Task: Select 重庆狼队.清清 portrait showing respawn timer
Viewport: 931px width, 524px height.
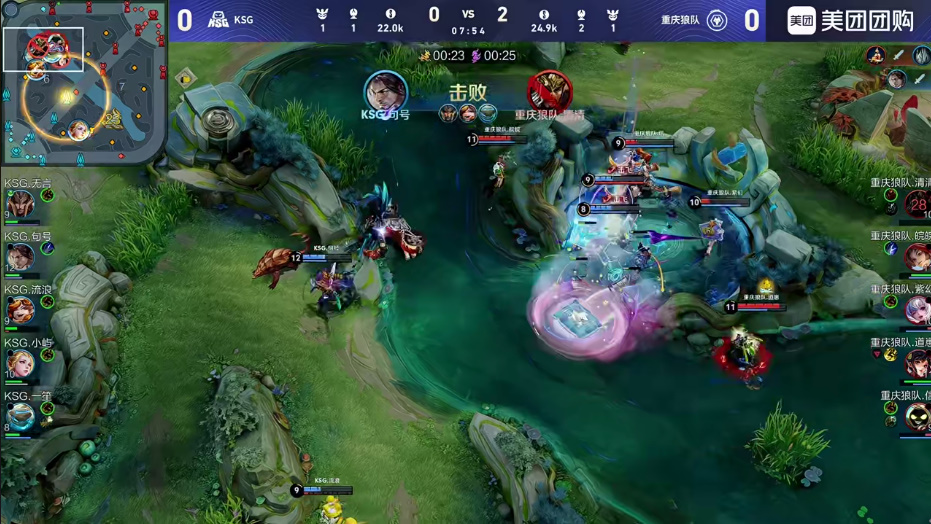Action: 916,204
